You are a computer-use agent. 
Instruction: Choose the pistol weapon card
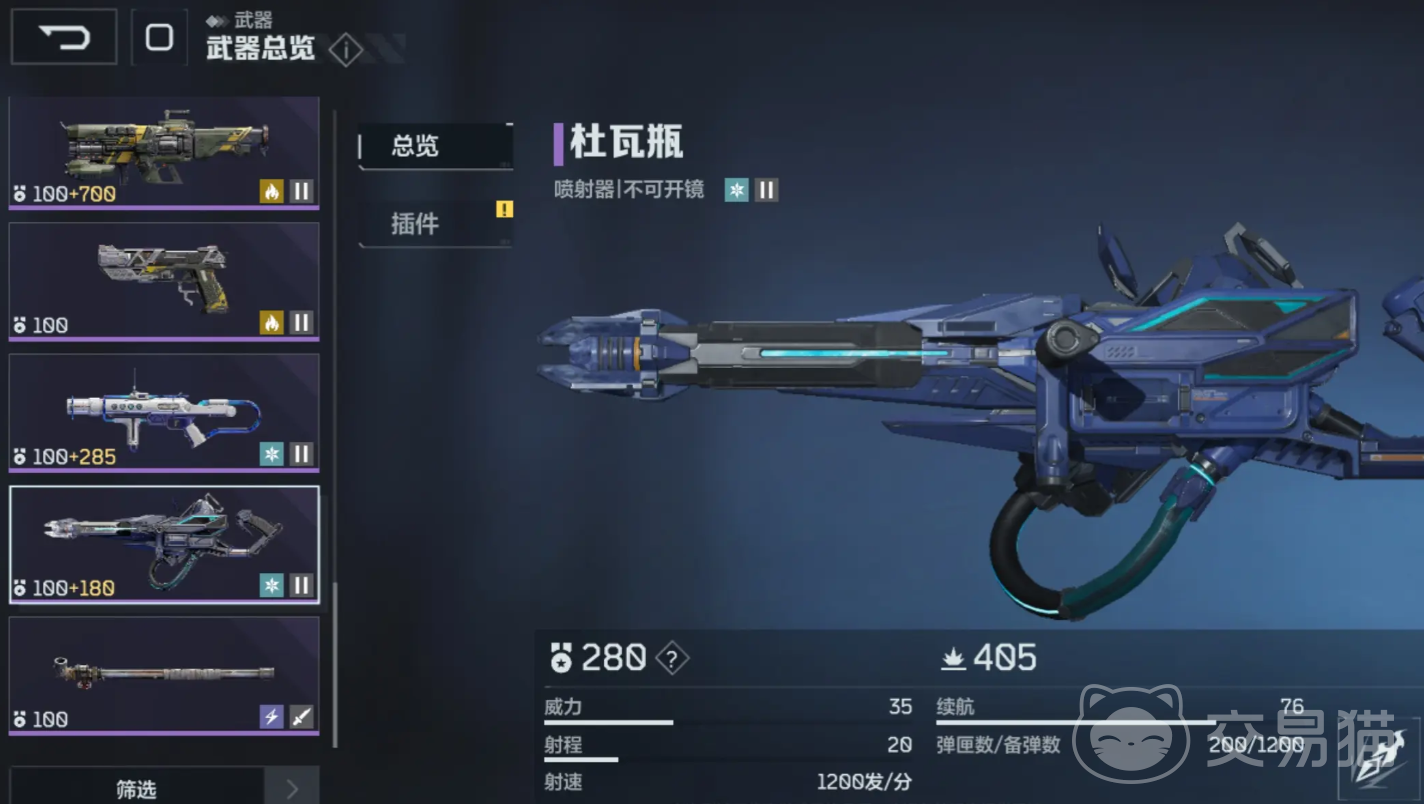tap(164, 281)
